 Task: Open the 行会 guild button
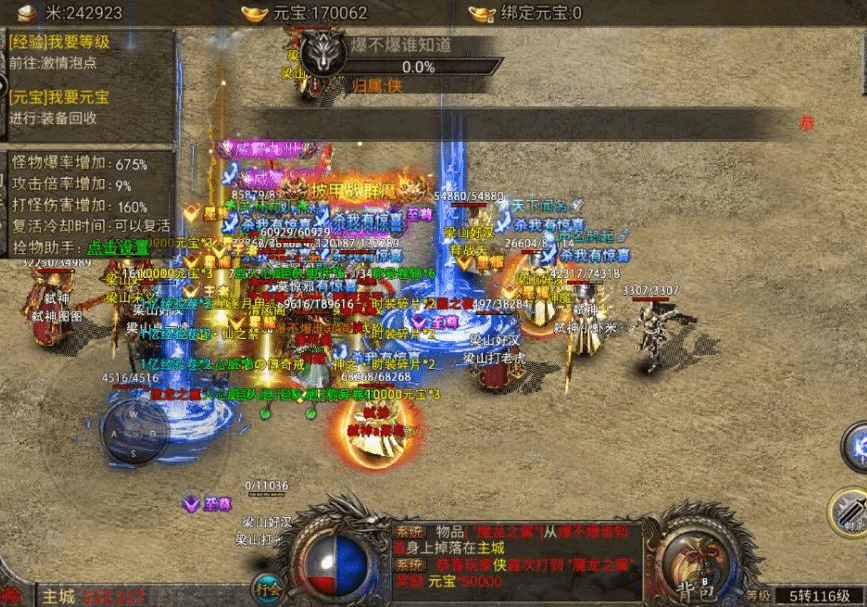click(x=266, y=587)
